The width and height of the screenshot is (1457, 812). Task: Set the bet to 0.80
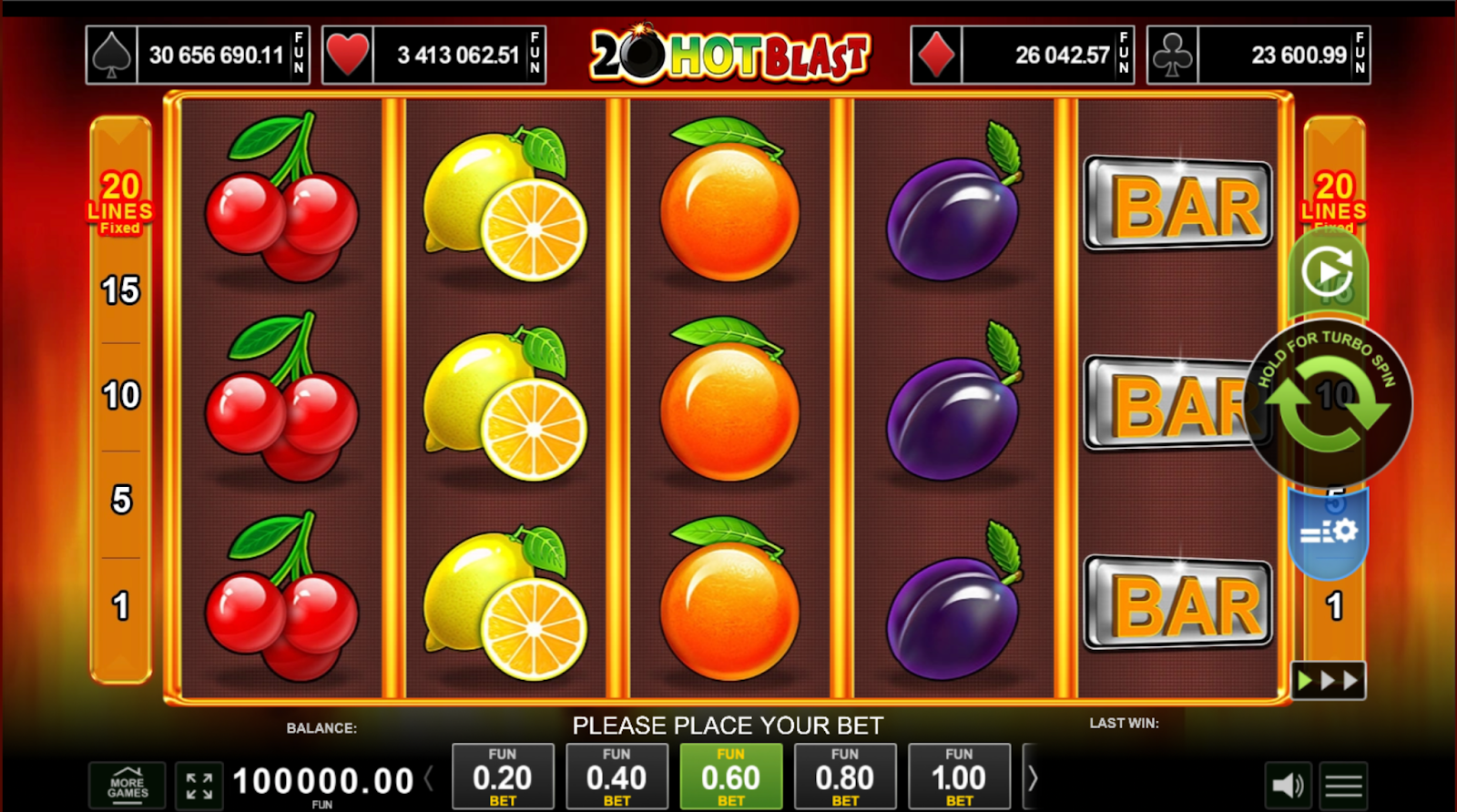tap(845, 776)
